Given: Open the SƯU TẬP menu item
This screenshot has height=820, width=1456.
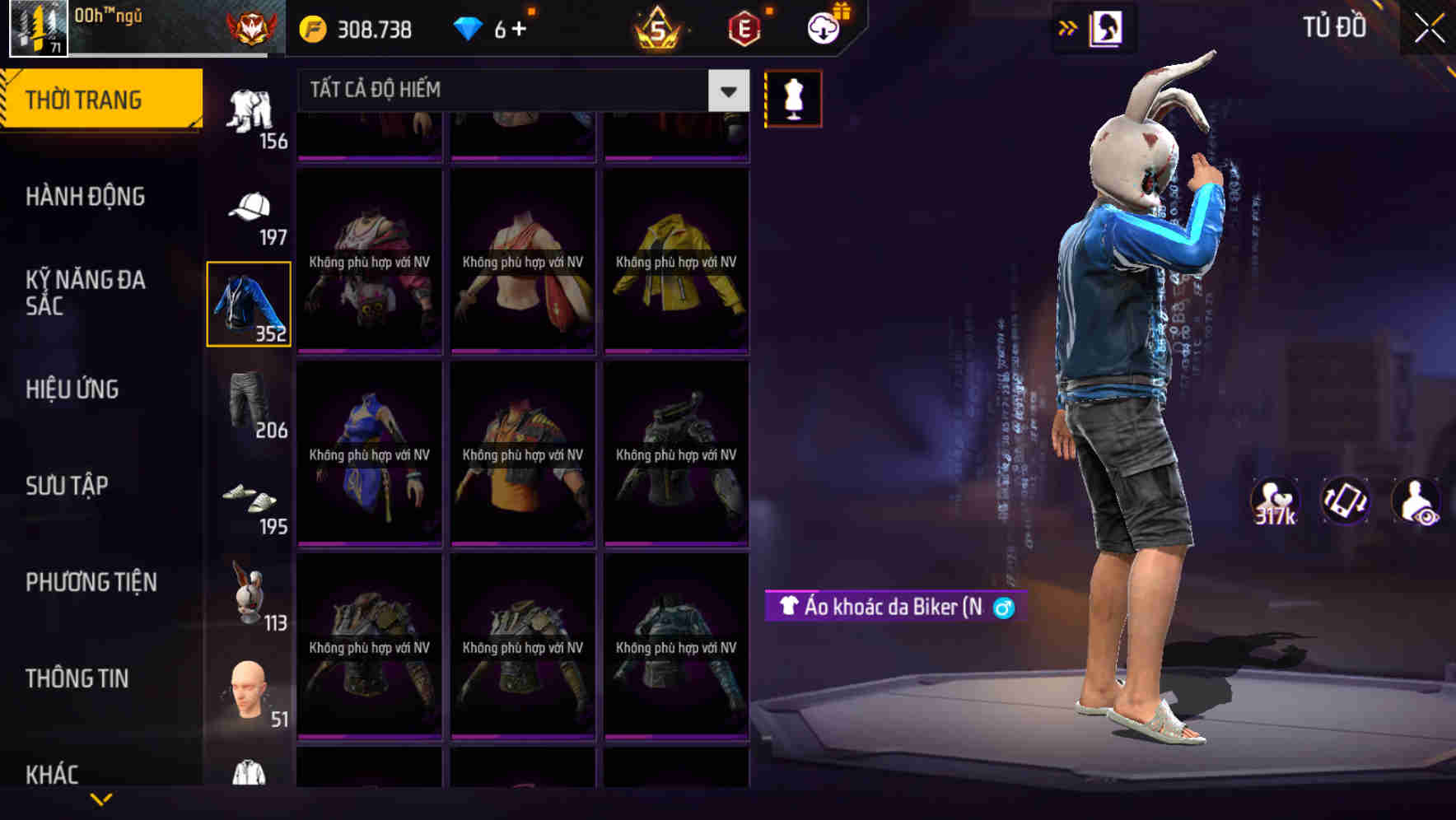Looking at the screenshot, I should coord(68,487).
